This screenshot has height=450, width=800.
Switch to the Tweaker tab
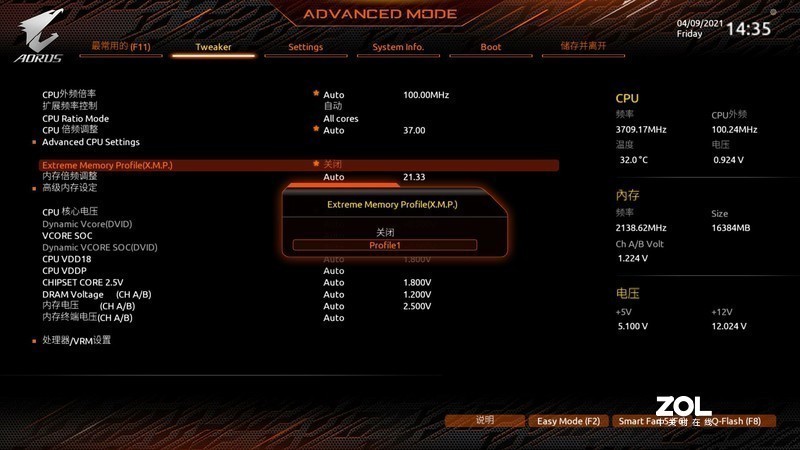pyautogui.click(x=213, y=47)
